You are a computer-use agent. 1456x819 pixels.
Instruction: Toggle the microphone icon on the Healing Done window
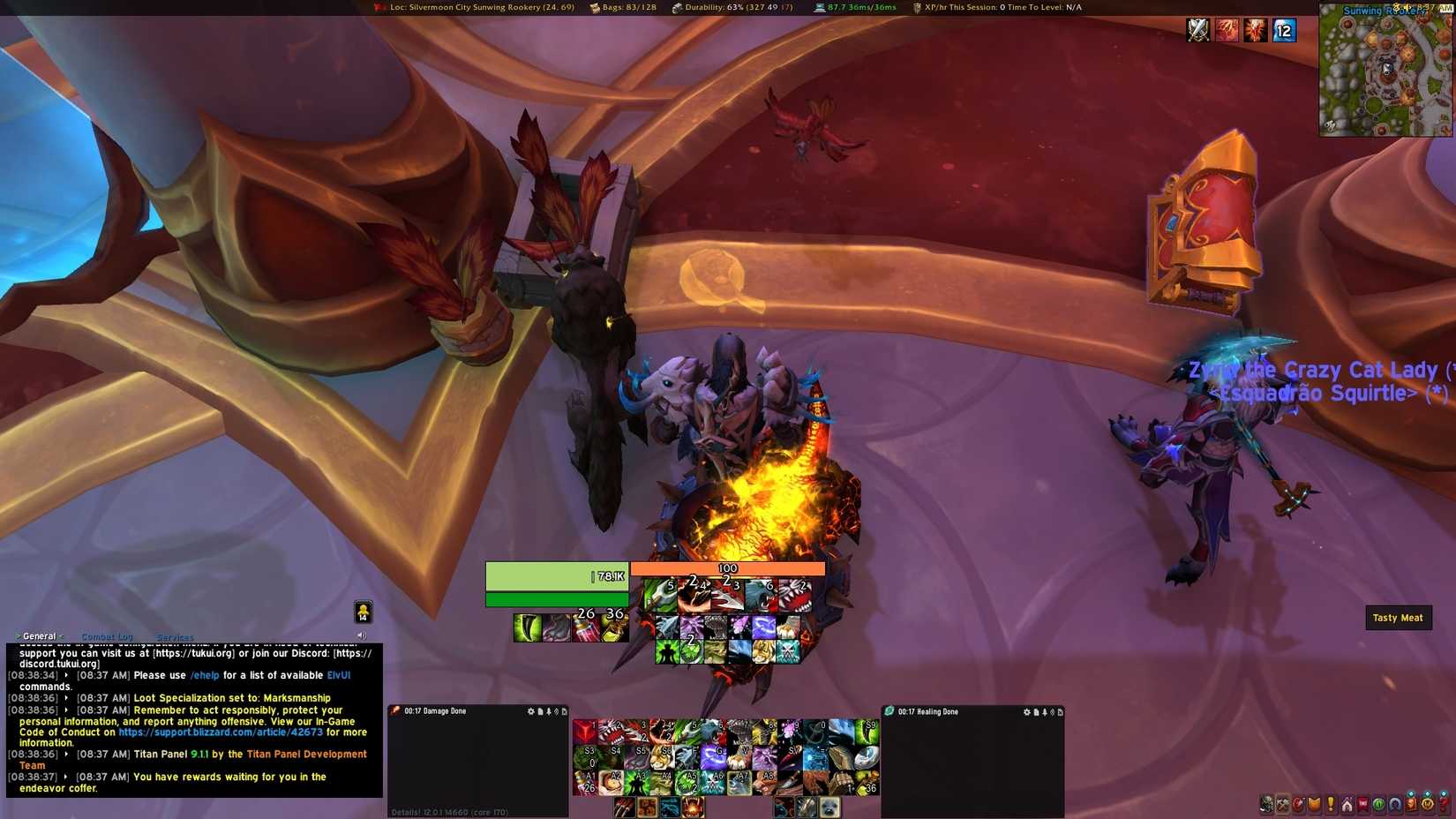point(1044,711)
